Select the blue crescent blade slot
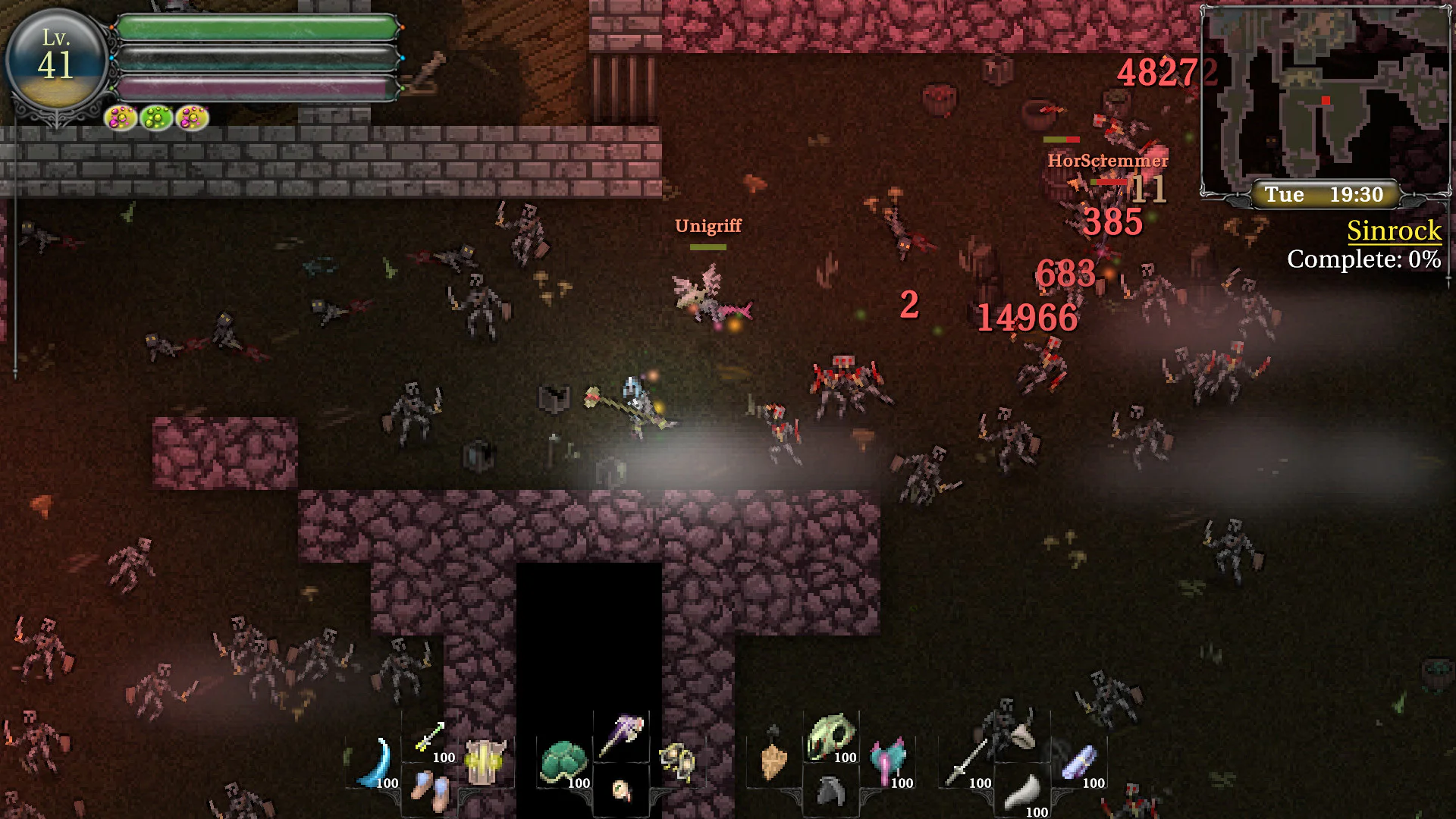1456x819 pixels. pos(377,761)
